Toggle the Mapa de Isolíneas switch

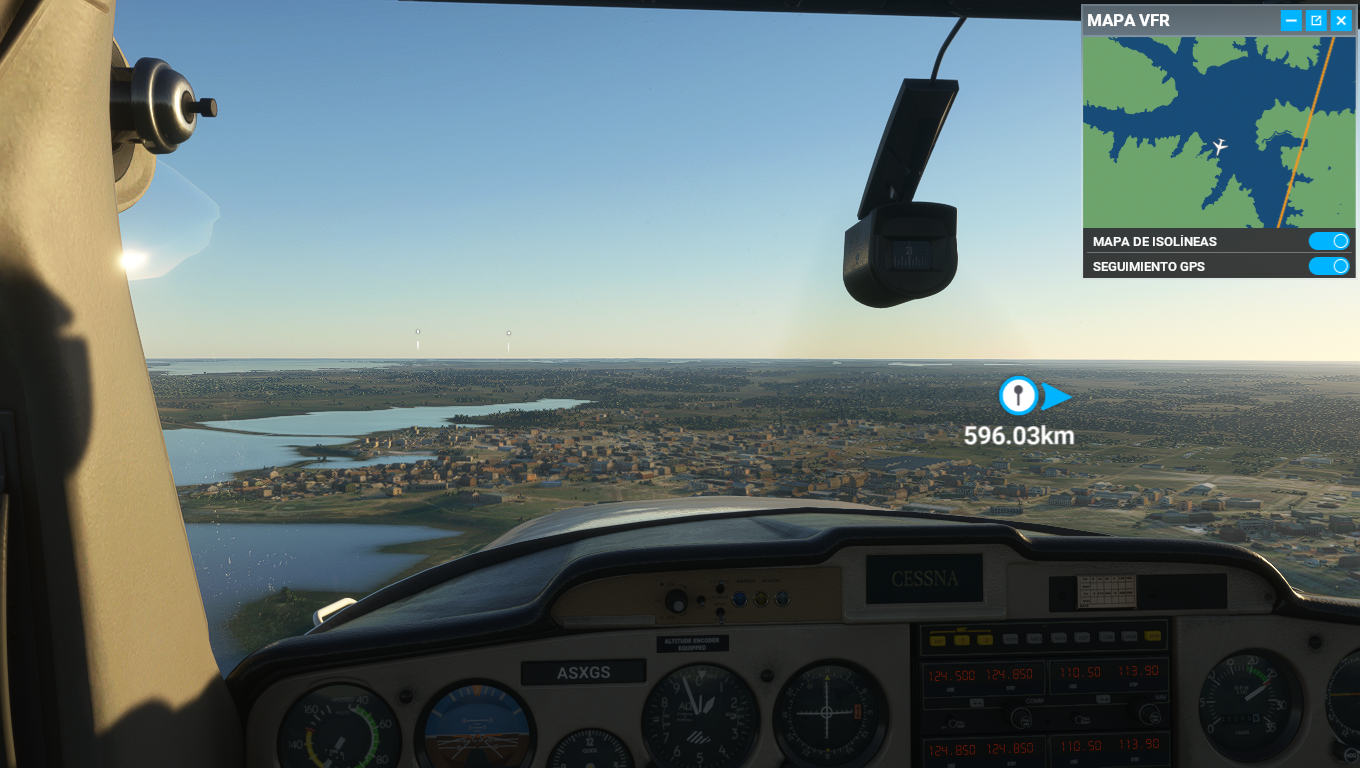1329,241
